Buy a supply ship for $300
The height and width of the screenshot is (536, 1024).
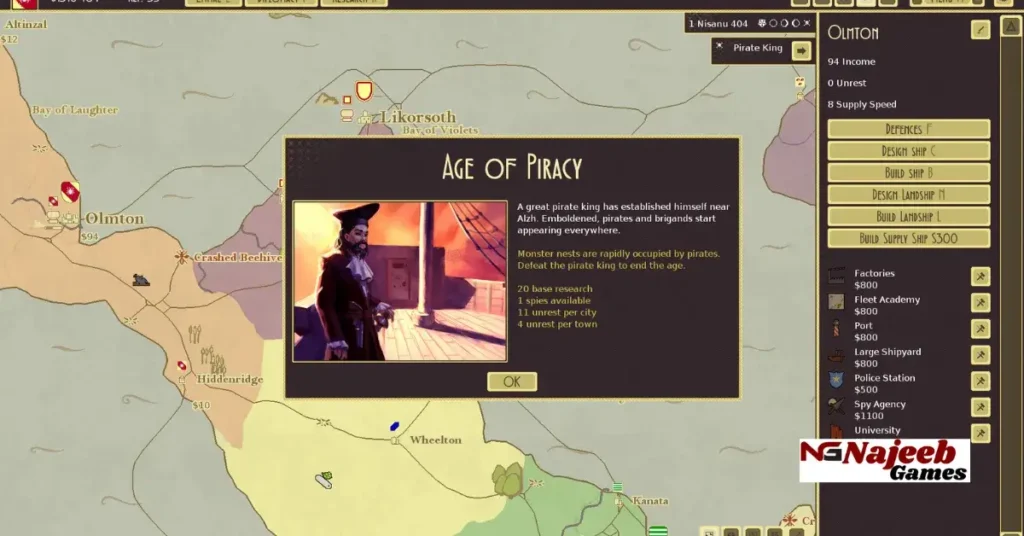click(908, 238)
